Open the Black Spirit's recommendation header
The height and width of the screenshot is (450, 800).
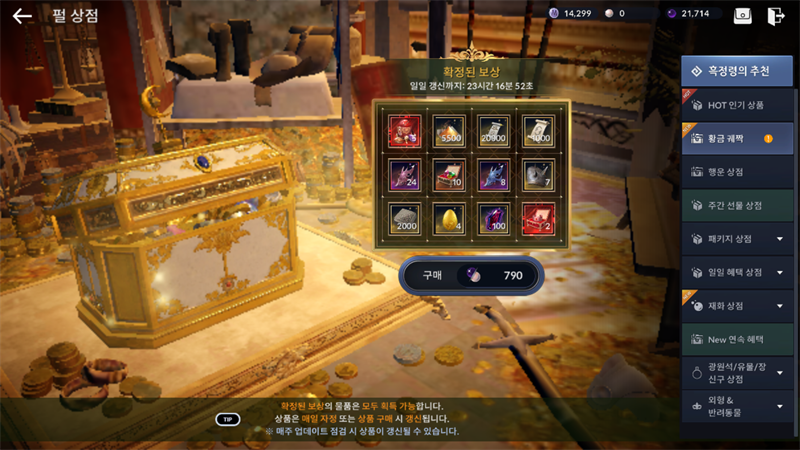pos(737,71)
